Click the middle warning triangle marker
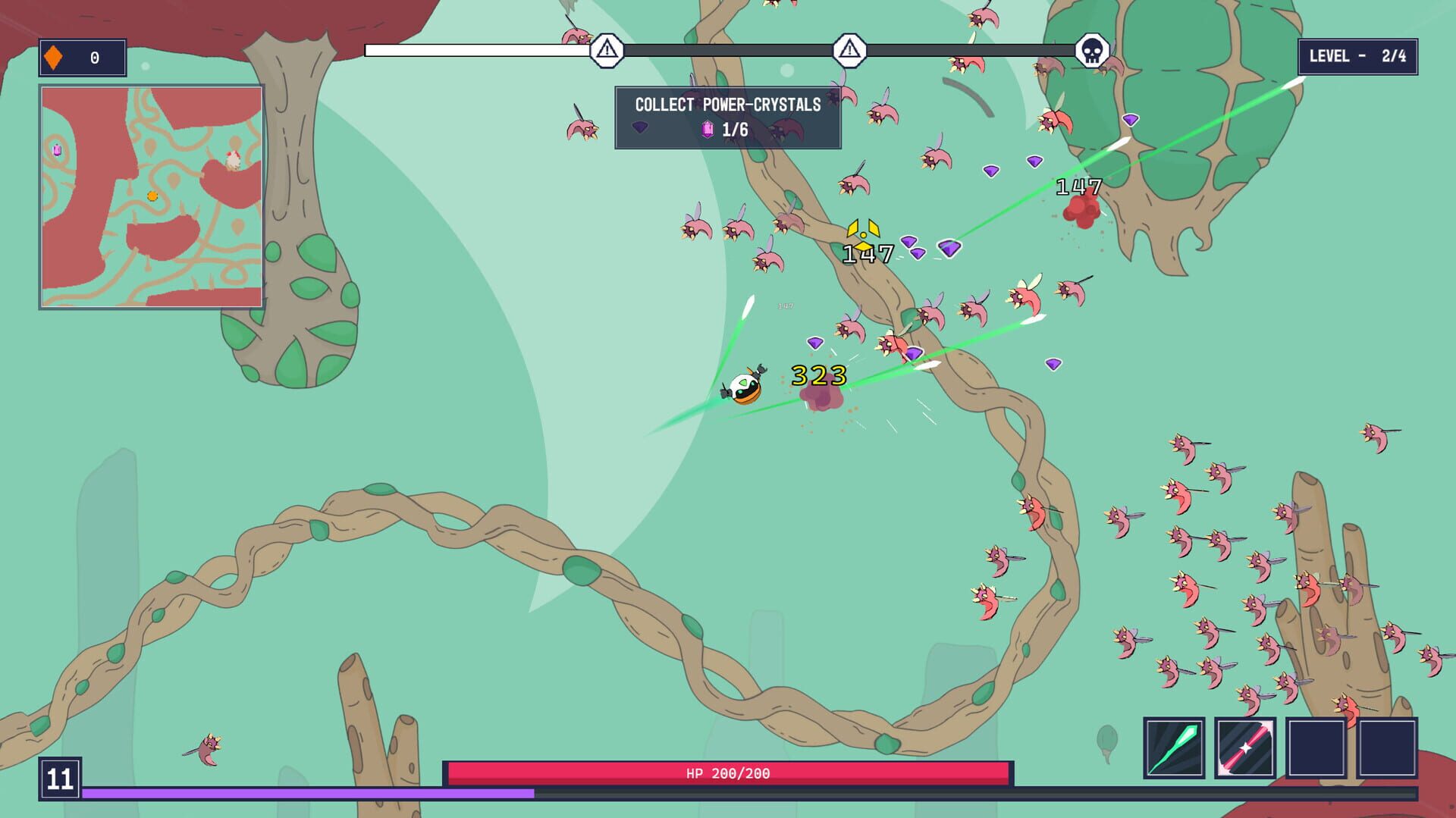This screenshot has height=818, width=1456. click(x=849, y=52)
